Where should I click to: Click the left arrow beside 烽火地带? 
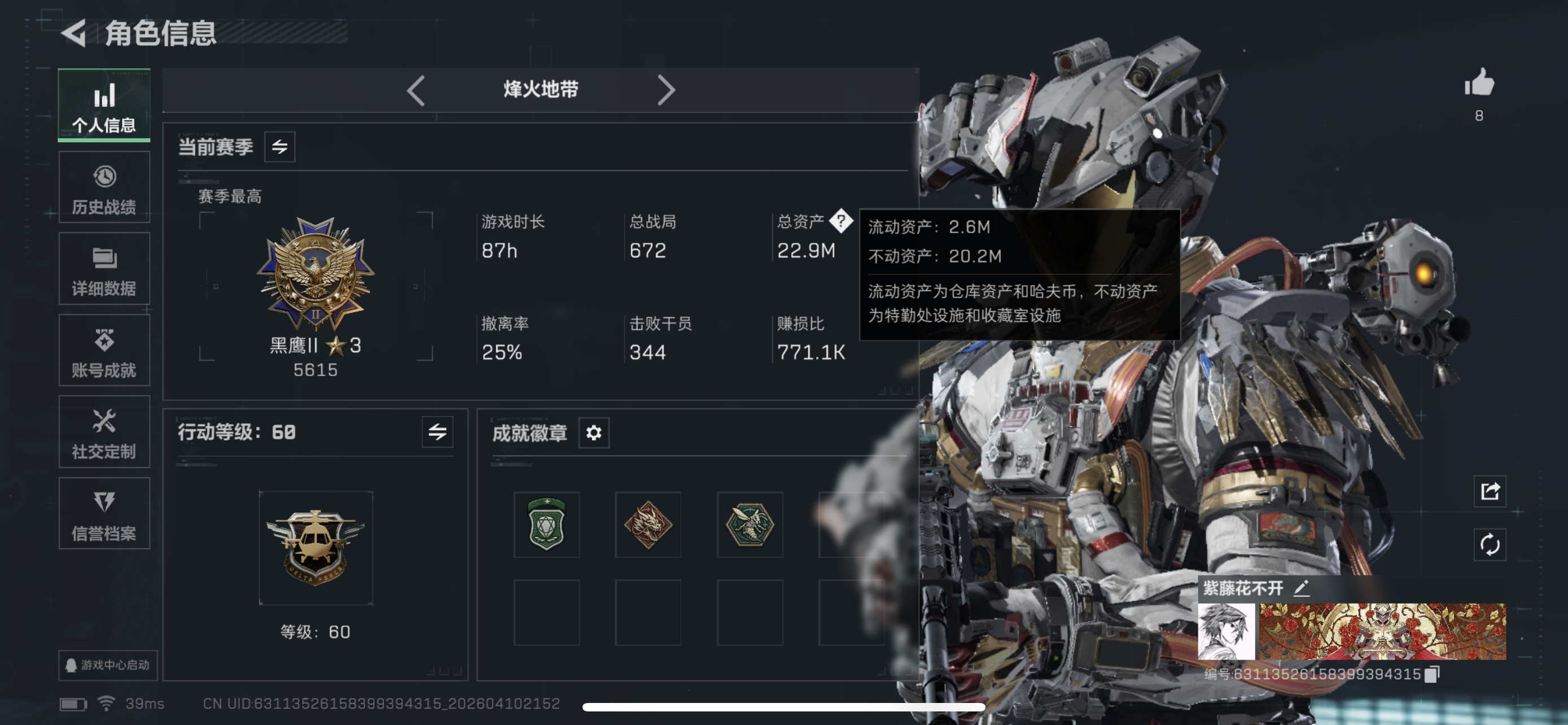point(416,89)
